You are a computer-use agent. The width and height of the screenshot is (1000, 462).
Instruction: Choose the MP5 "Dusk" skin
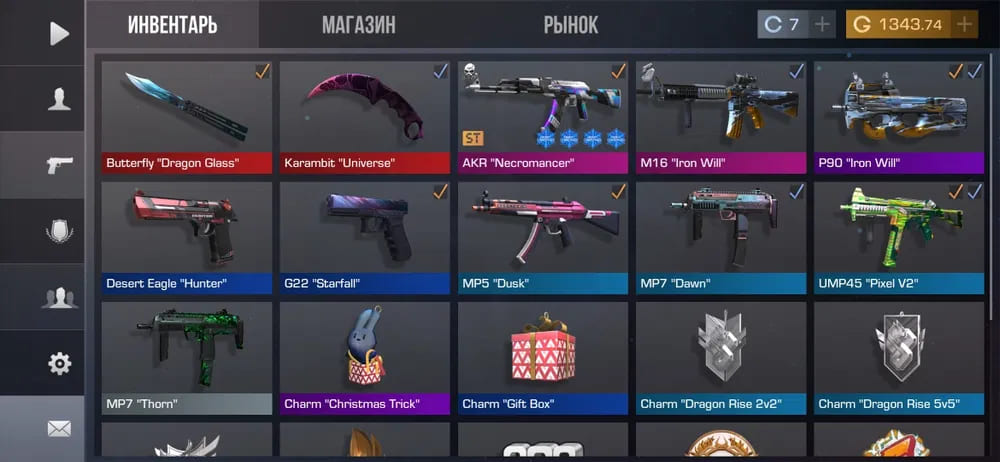point(543,237)
